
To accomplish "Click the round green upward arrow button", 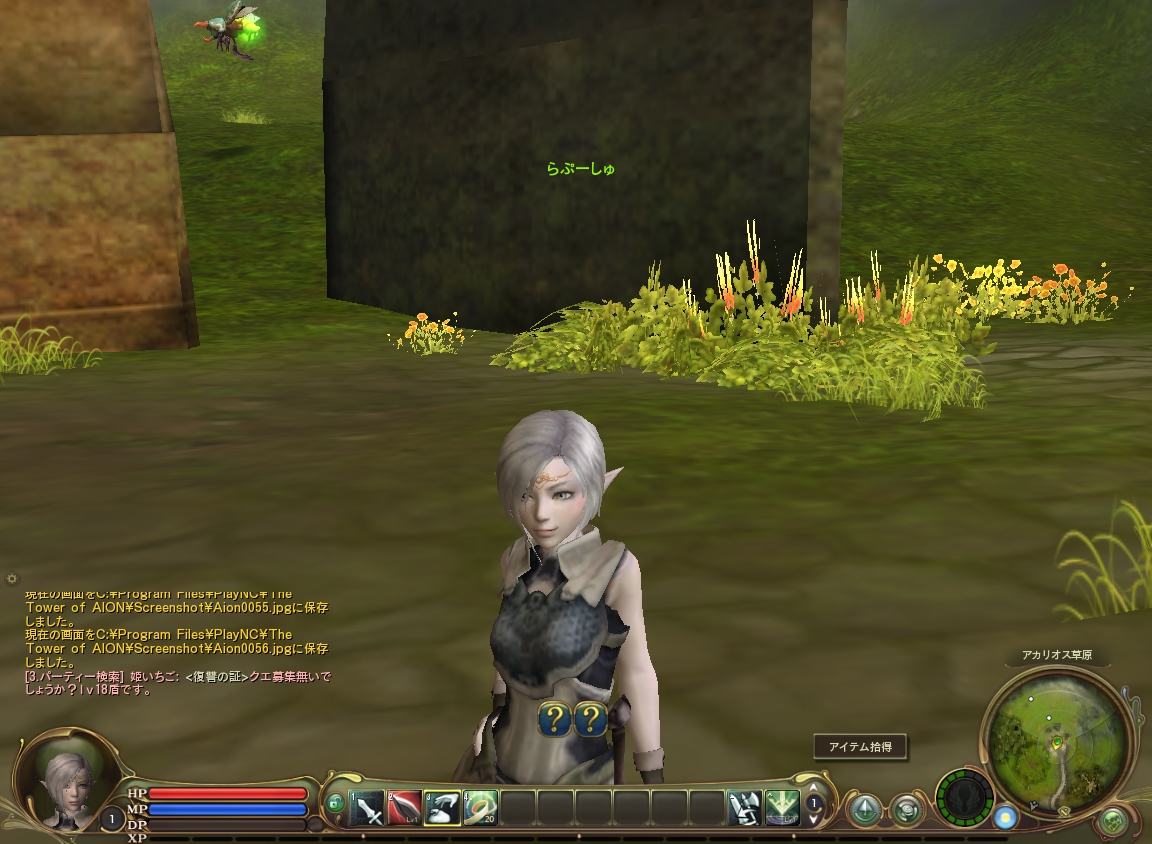I will click(864, 809).
